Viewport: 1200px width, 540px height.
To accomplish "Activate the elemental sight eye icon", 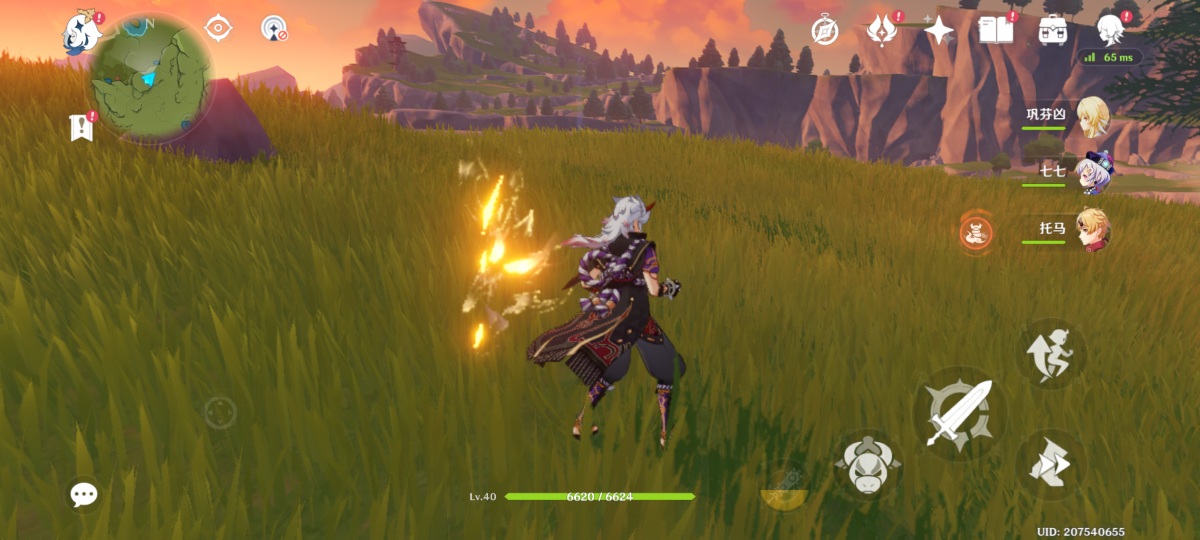I will click(x=218, y=28).
